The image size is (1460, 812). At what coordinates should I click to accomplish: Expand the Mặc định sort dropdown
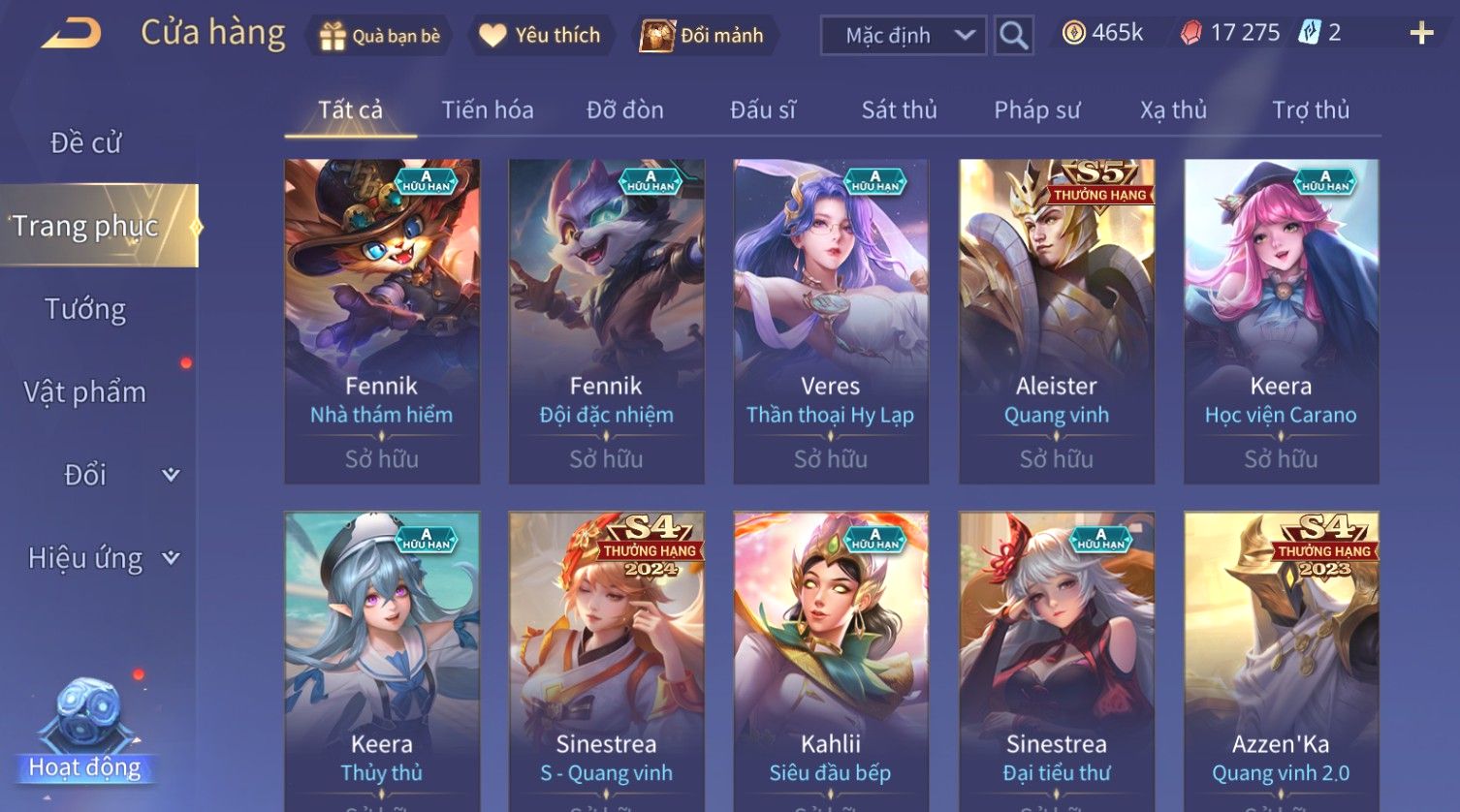(x=903, y=36)
